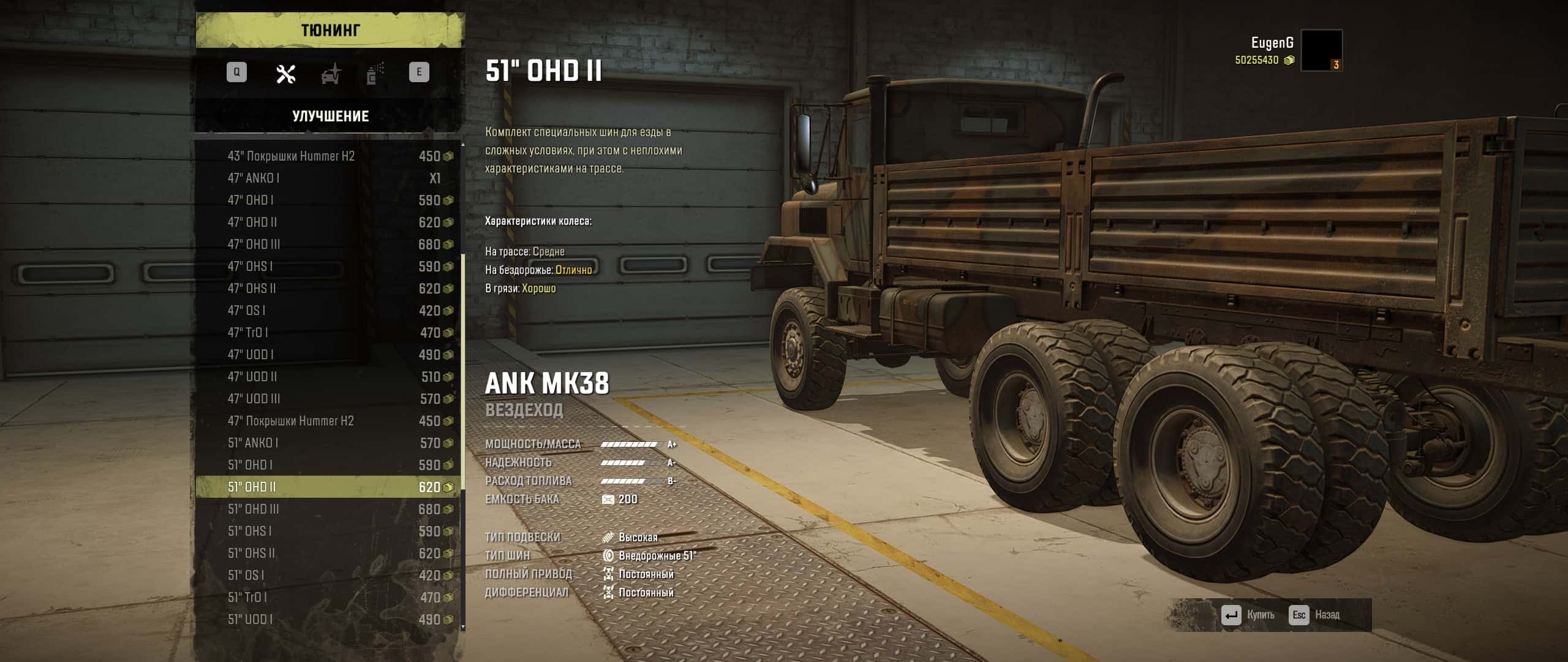Buy the tires with Купить

[1248, 615]
